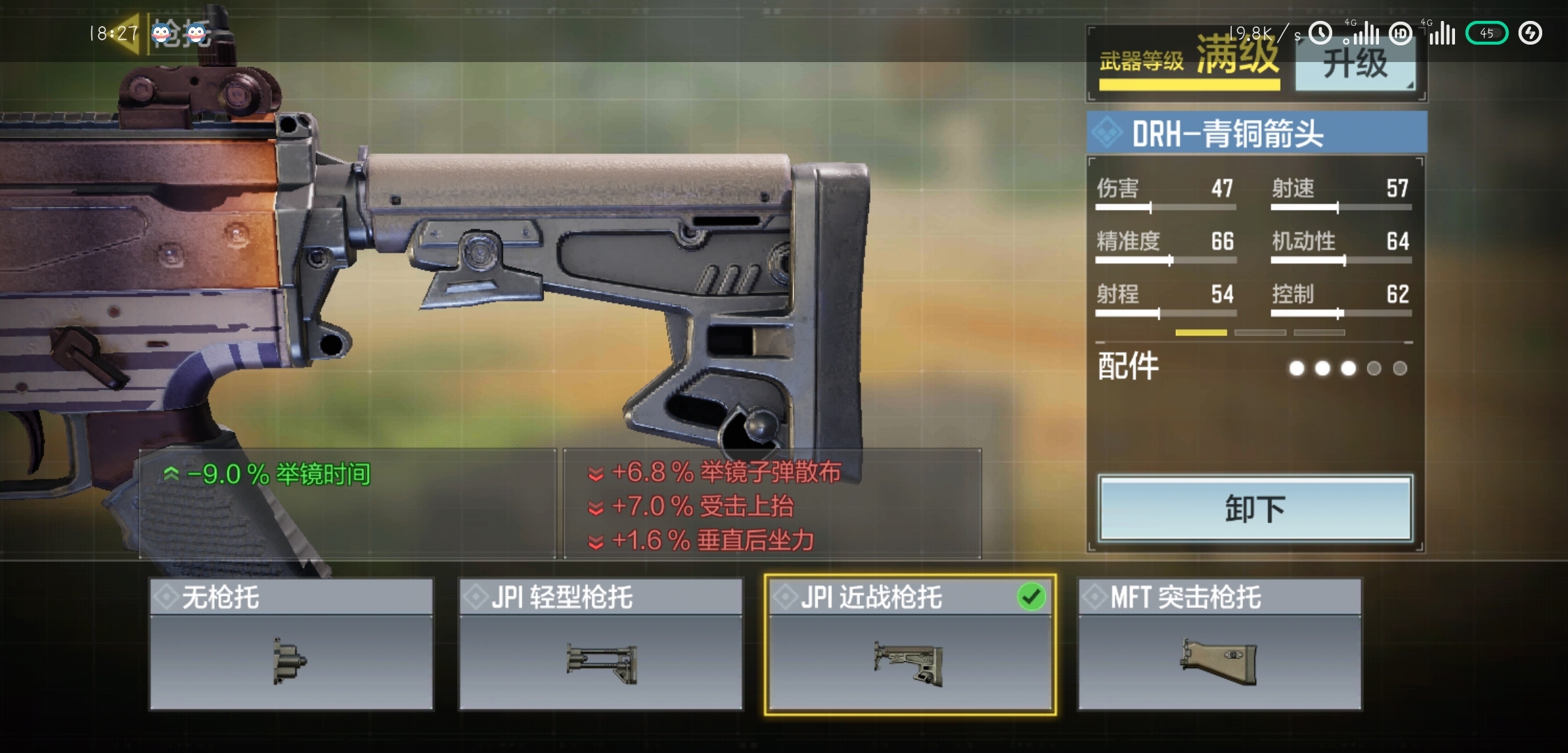The width and height of the screenshot is (1568, 753).
Task: Select the 无枪托 no-stock option
Action: click(x=292, y=644)
